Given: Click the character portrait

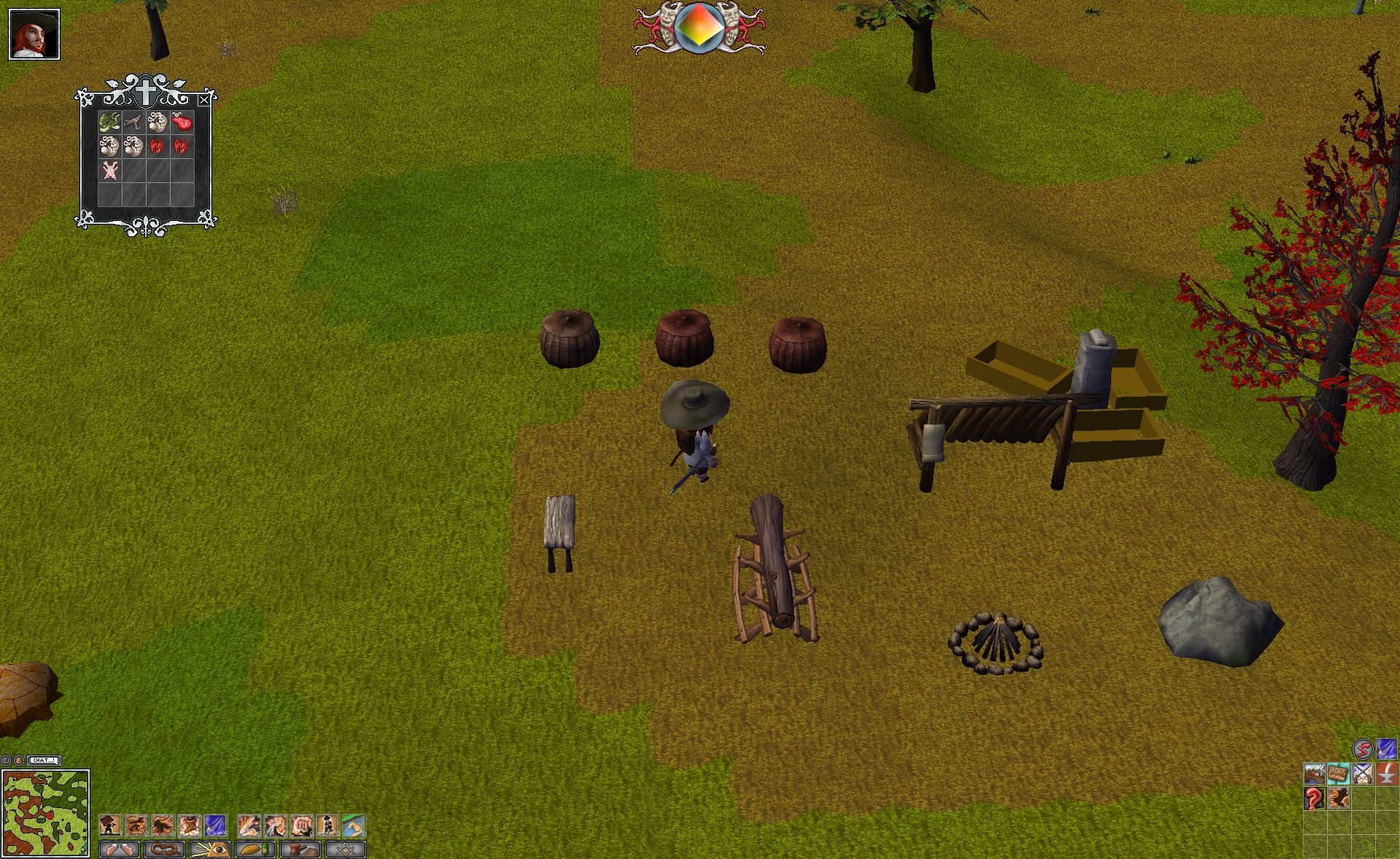Looking at the screenshot, I should 34,34.
